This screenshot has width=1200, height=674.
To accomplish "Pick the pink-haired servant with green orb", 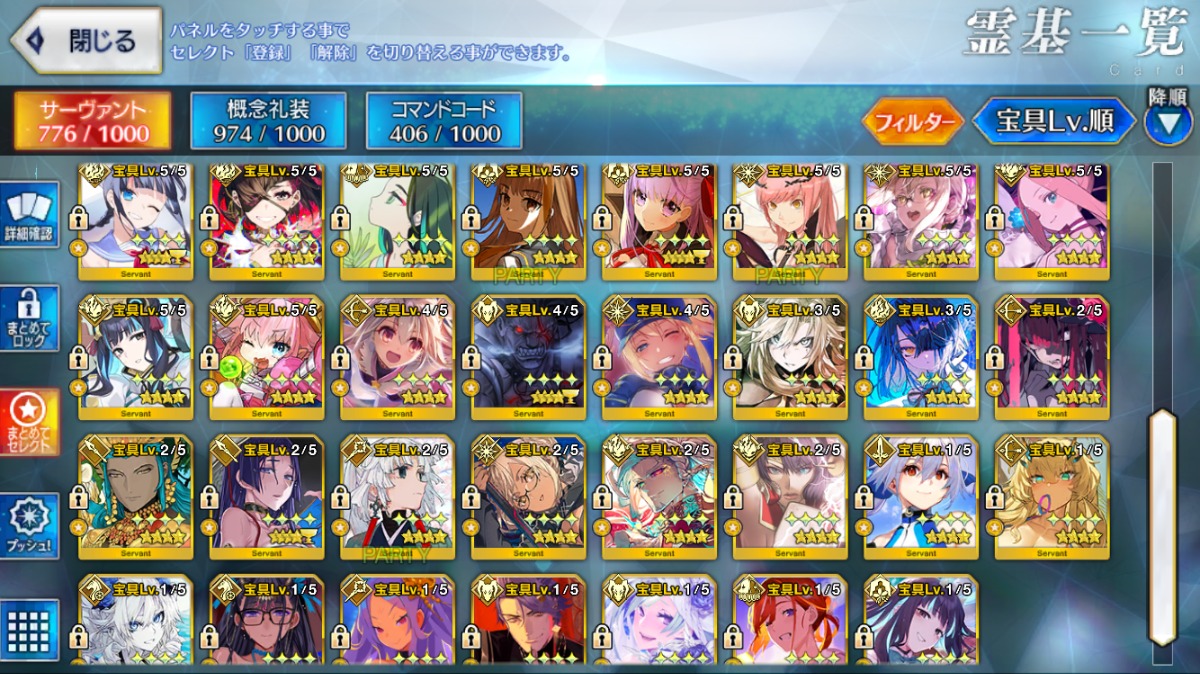I will click(x=266, y=358).
